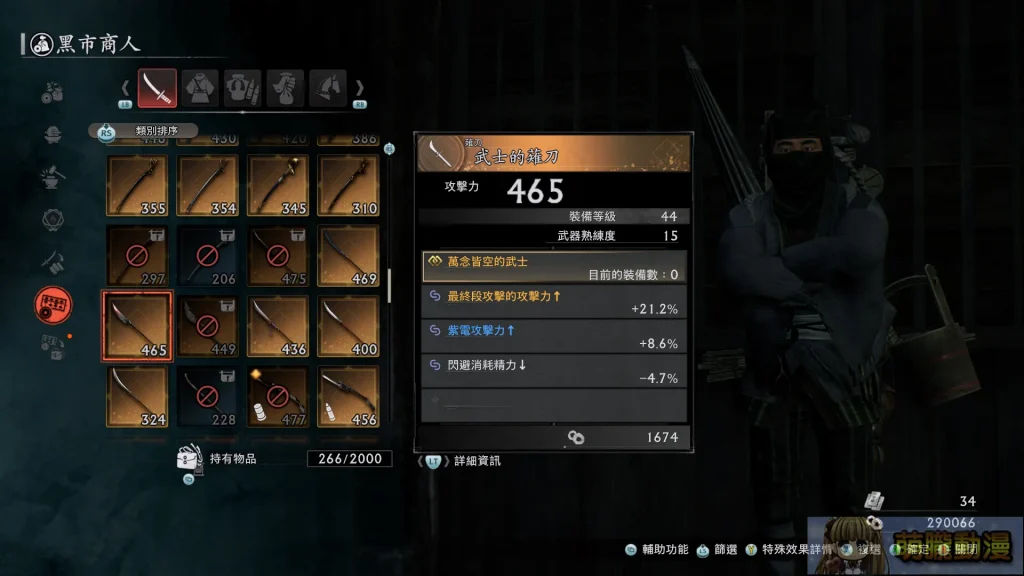This screenshot has width=1024, height=576.
Task: Choose the locked weapon slot showing 477
Action: (x=277, y=396)
